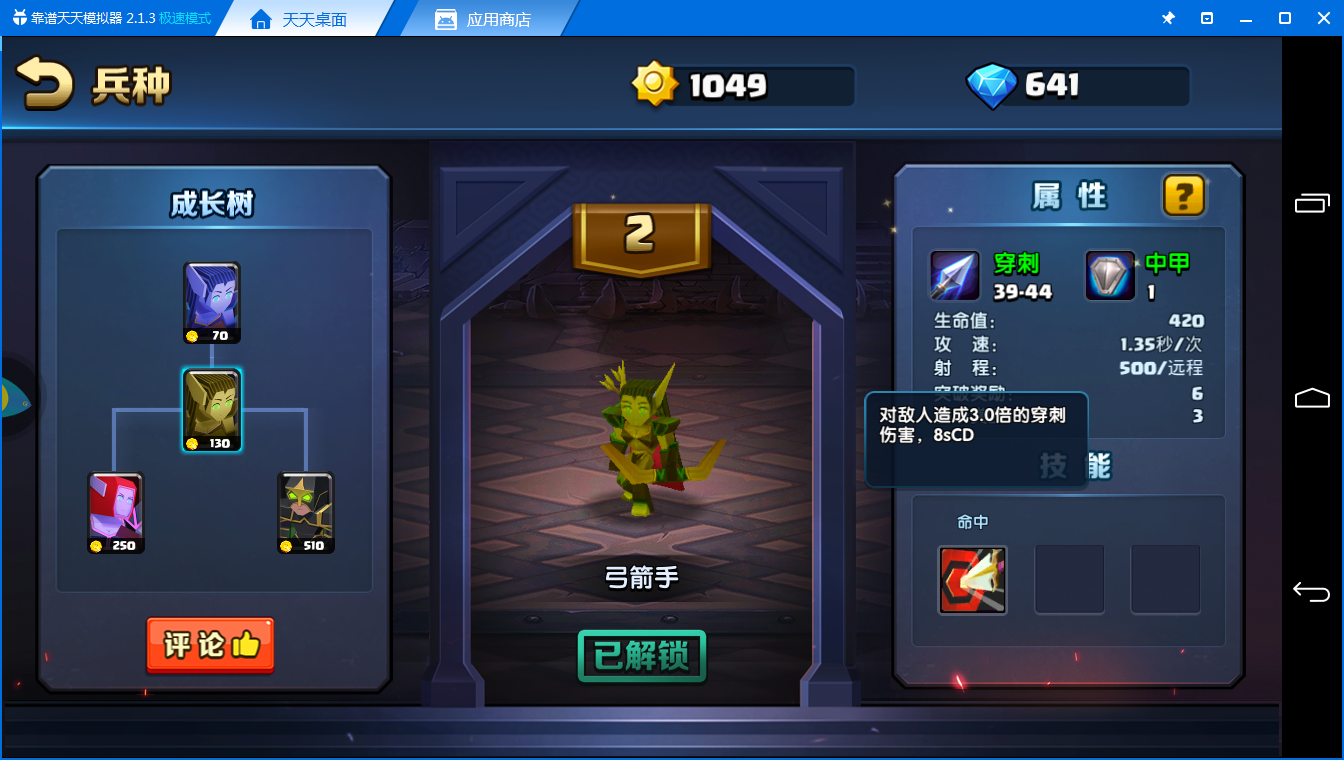Click the green 已解锁 unlocked button
1344x760 pixels.
[x=642, y=657]
